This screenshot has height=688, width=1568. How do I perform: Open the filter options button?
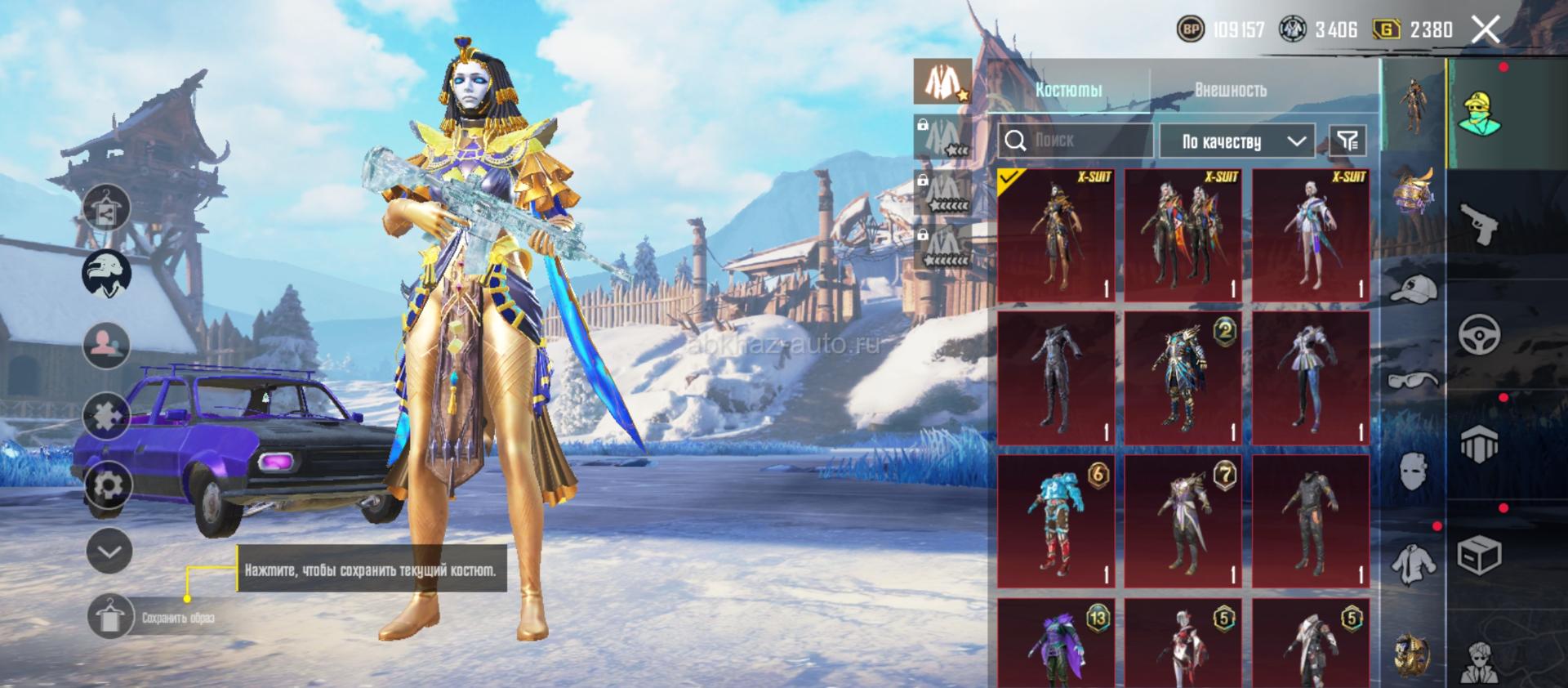pyautogui.click(x=1347, y=141)
